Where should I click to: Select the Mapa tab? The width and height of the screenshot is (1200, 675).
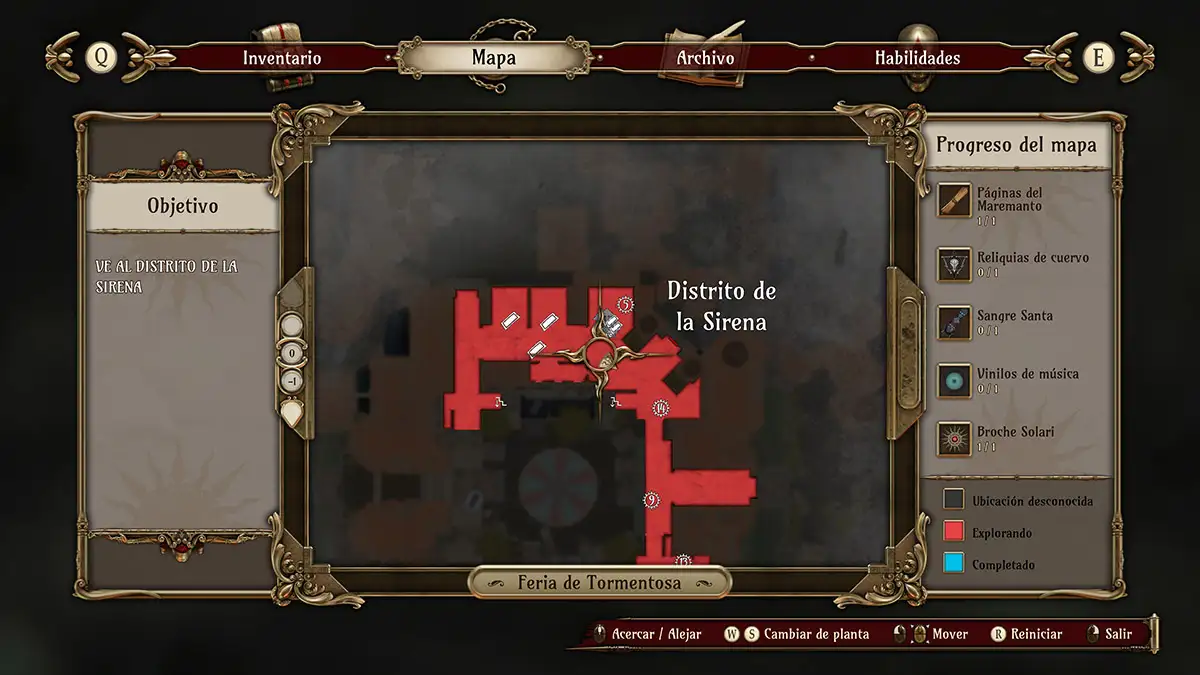(494, 58)
